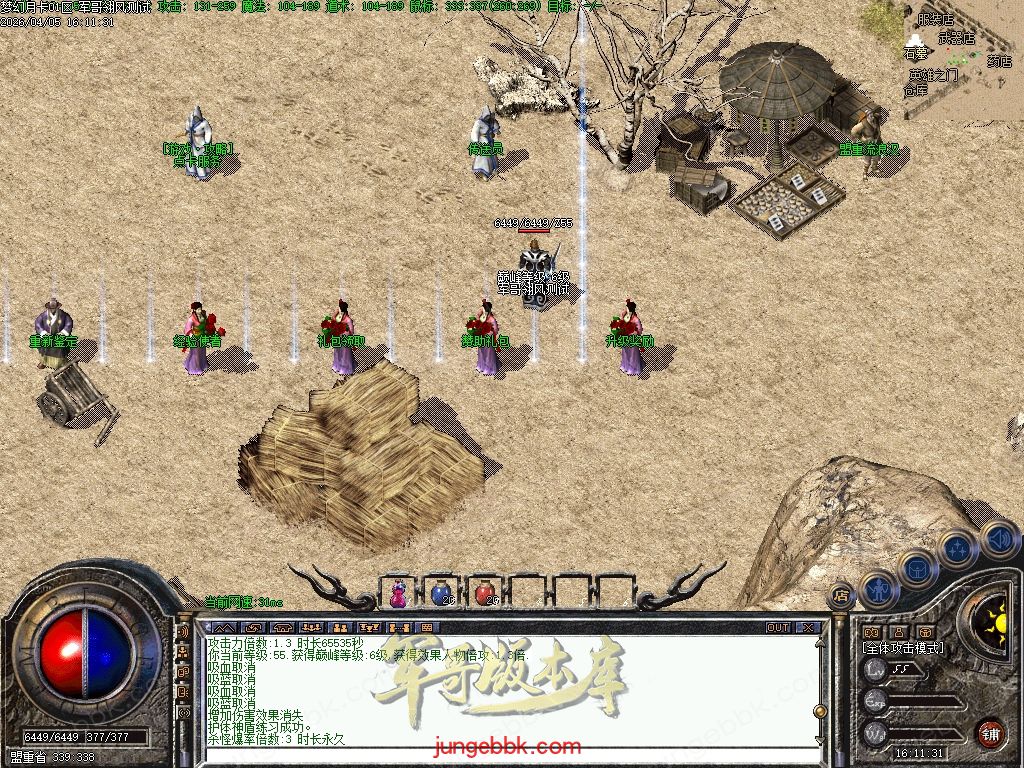The width and height of the screenshot is (1024, 768).
Task: Click the last chat toolbar keypad icon
Action: 426,628
